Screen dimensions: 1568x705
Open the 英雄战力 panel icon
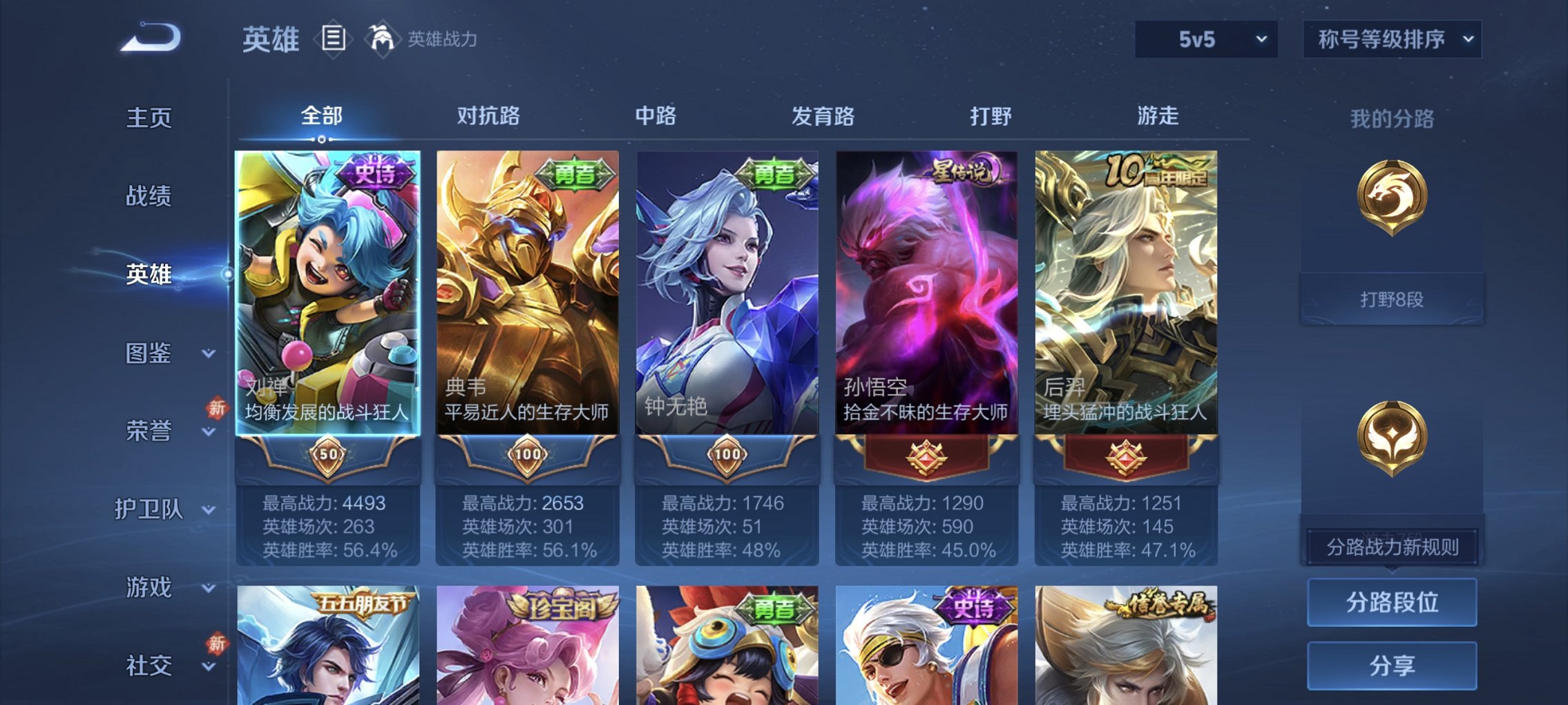pyautogui.click(x=381, y=38)
